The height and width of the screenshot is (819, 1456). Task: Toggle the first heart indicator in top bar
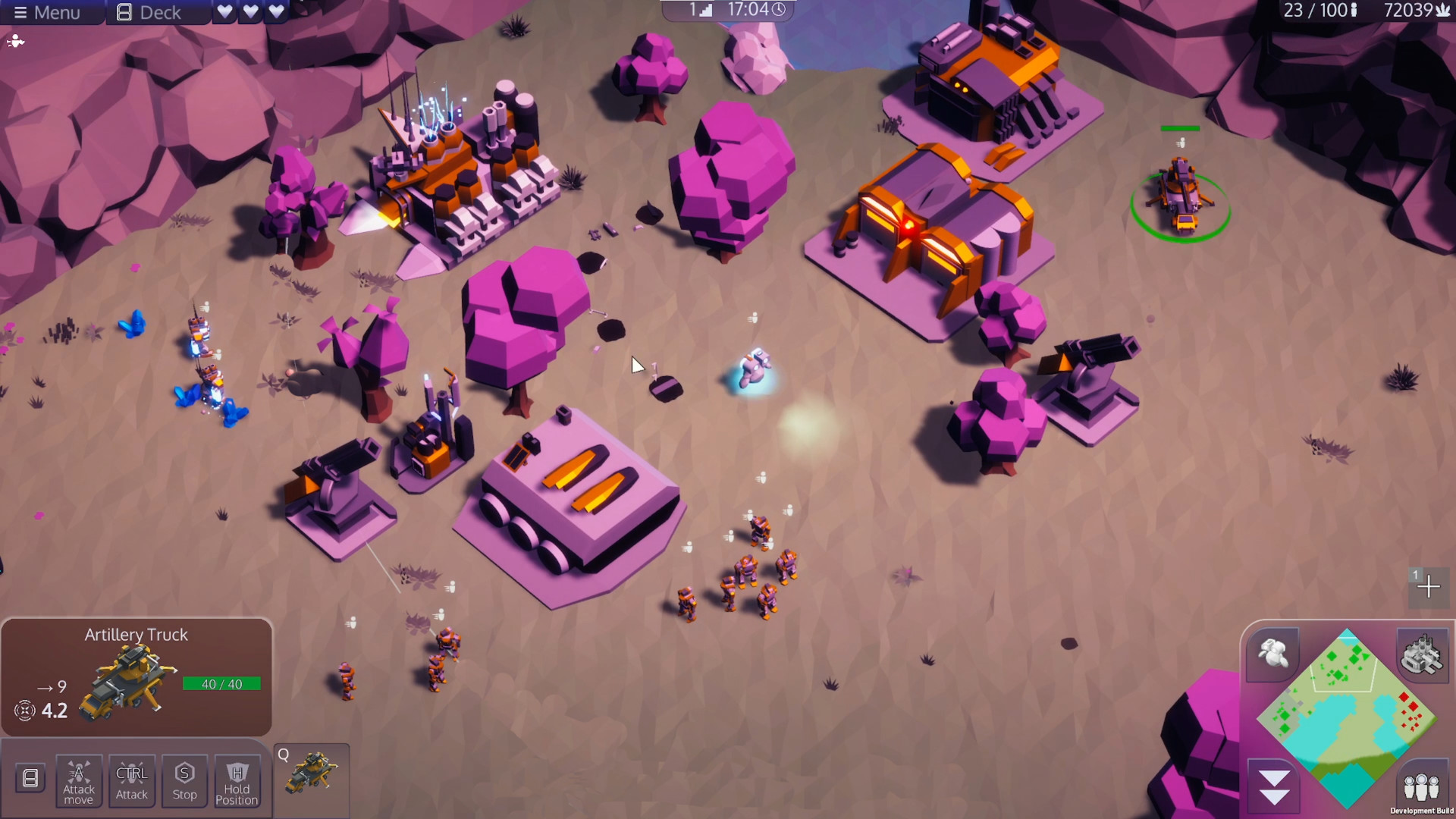click(223, 11)
